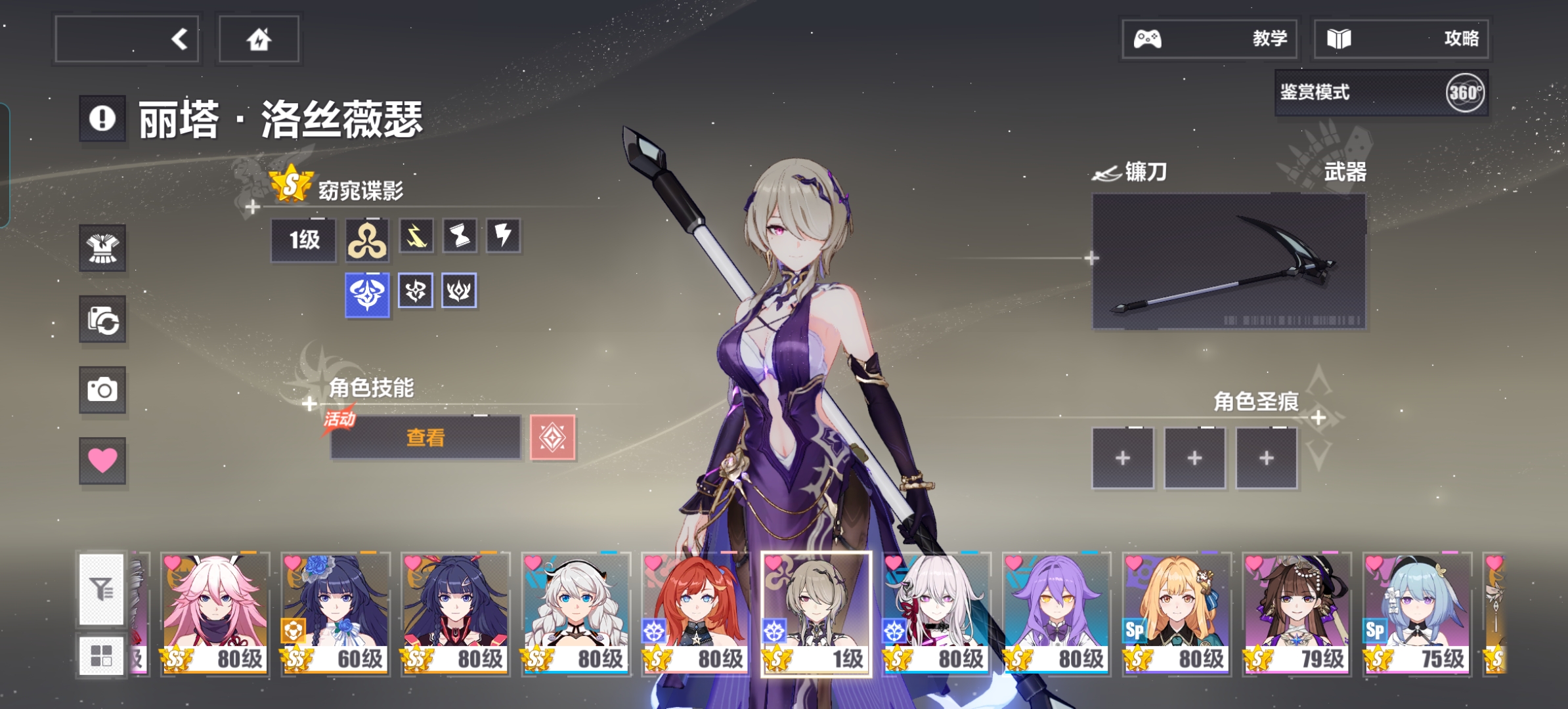
Task: Click the pink heart favorite button
Action: (x=102, y=460)
